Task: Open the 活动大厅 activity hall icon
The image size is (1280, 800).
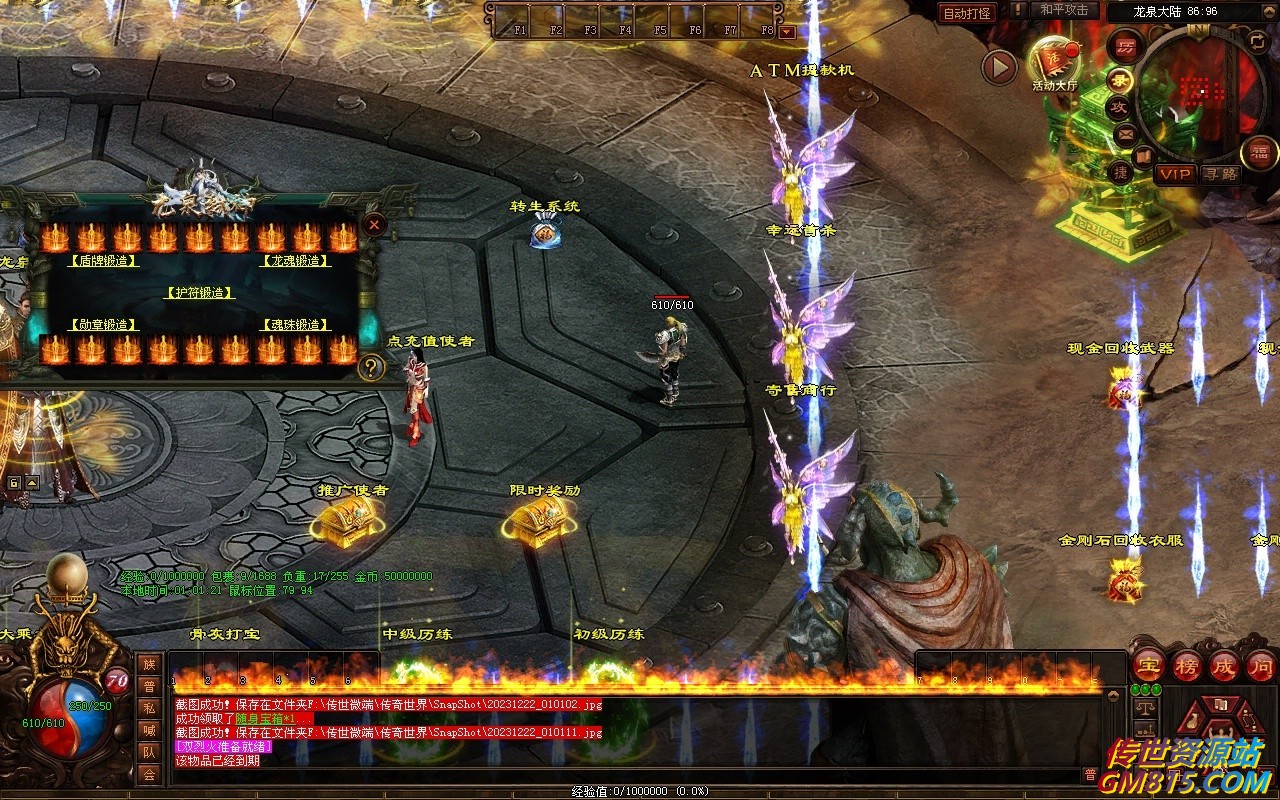Action: click(1054, 62)
